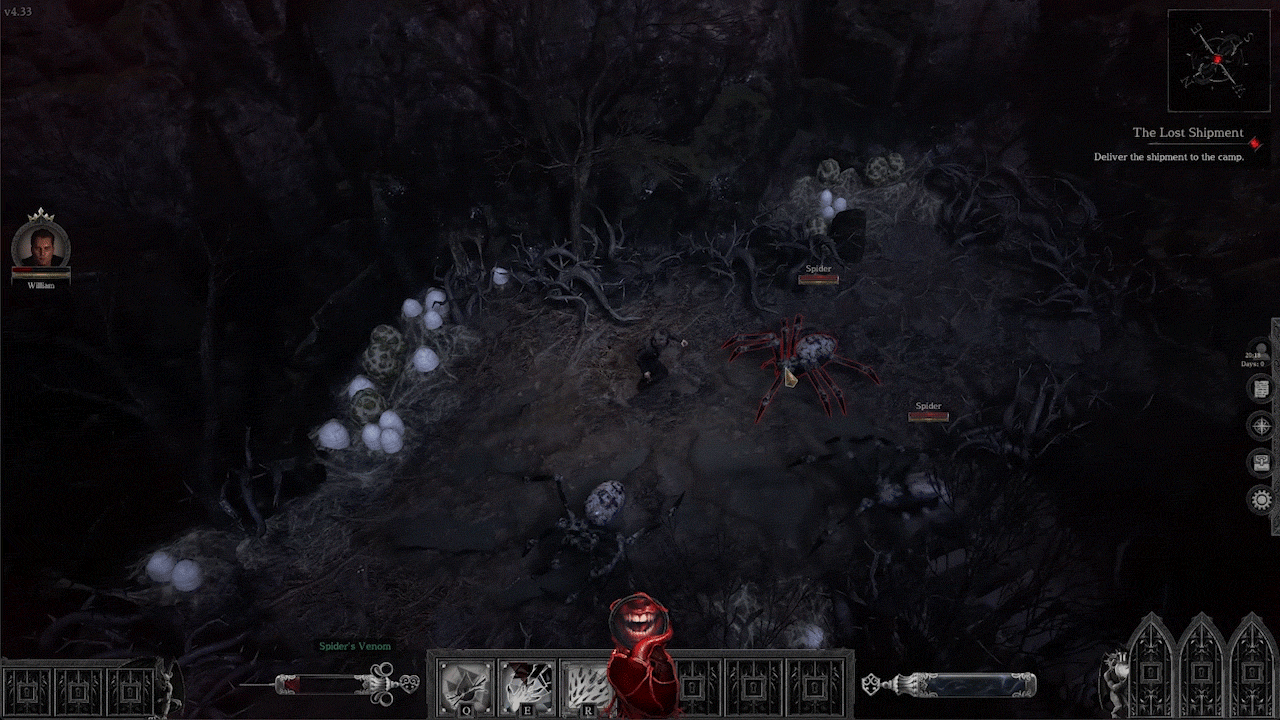1280x720 pixels.
Task: Click the red heart emblem on hotbar
Action: tap(640, 655)
